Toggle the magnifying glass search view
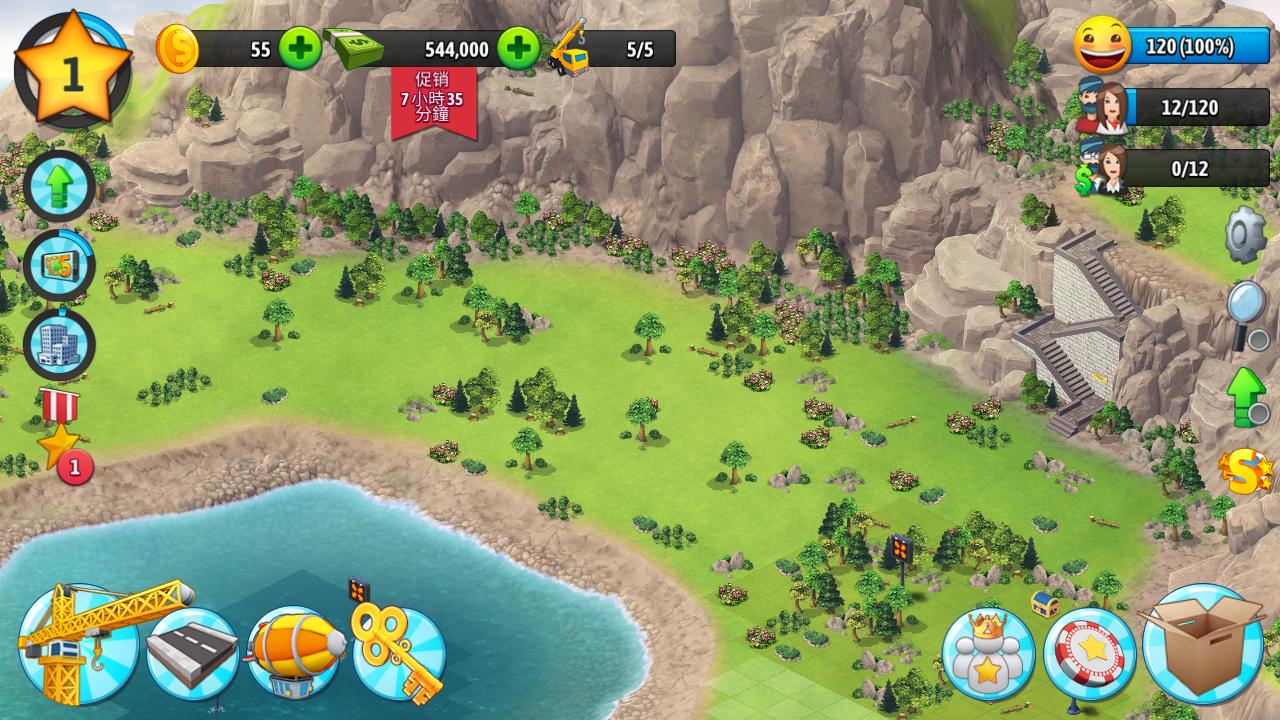 coord(1247,314)
